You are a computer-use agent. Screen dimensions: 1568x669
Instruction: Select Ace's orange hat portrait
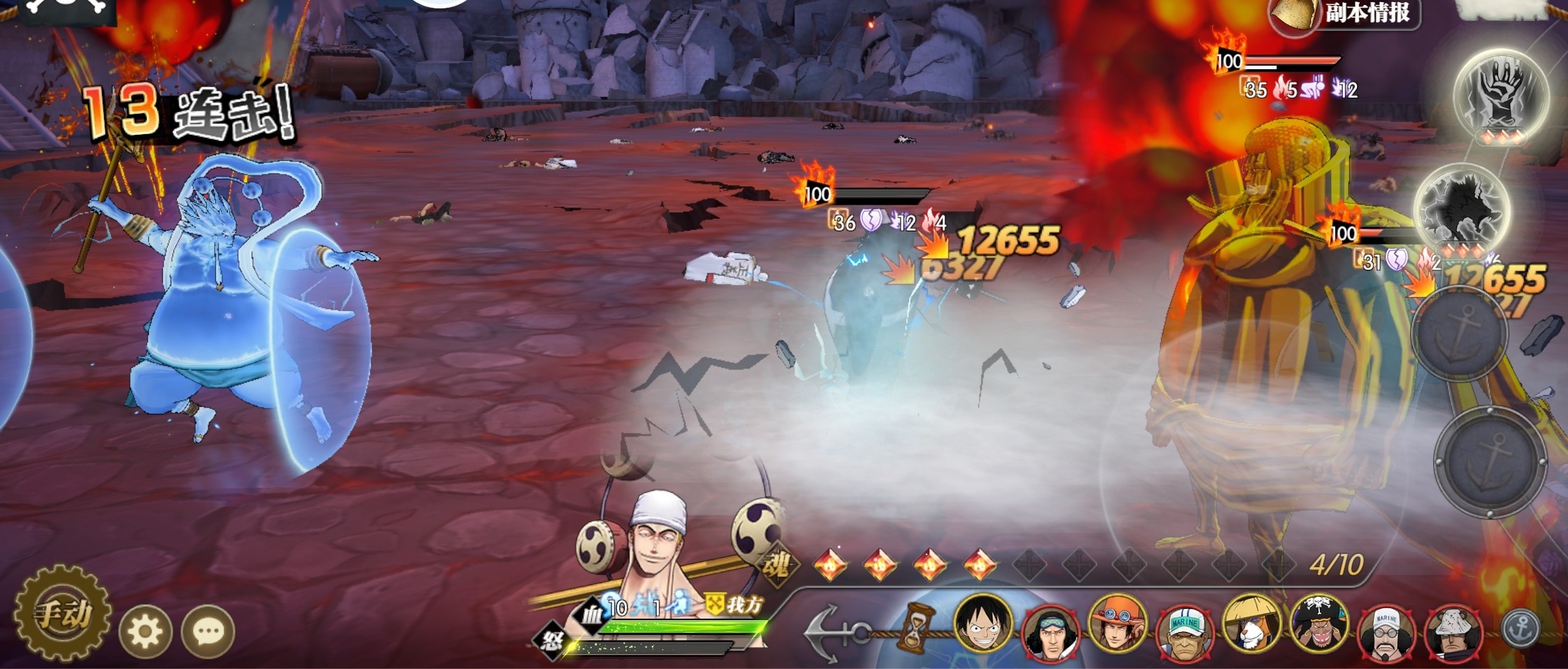1117,624
